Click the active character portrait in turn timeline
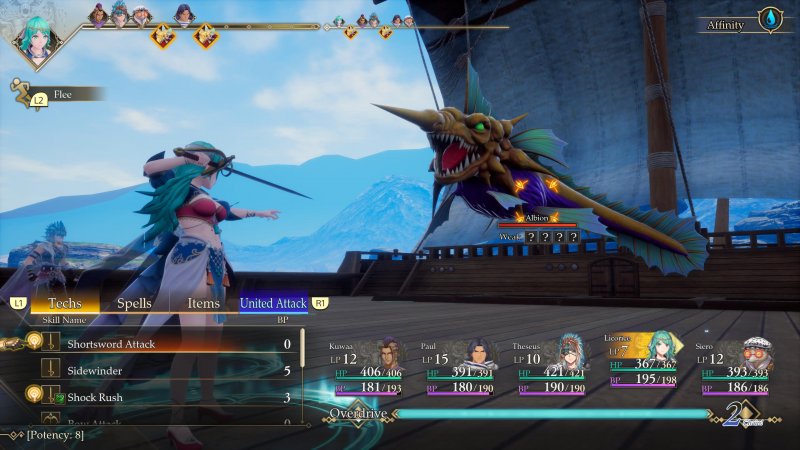 38,38
